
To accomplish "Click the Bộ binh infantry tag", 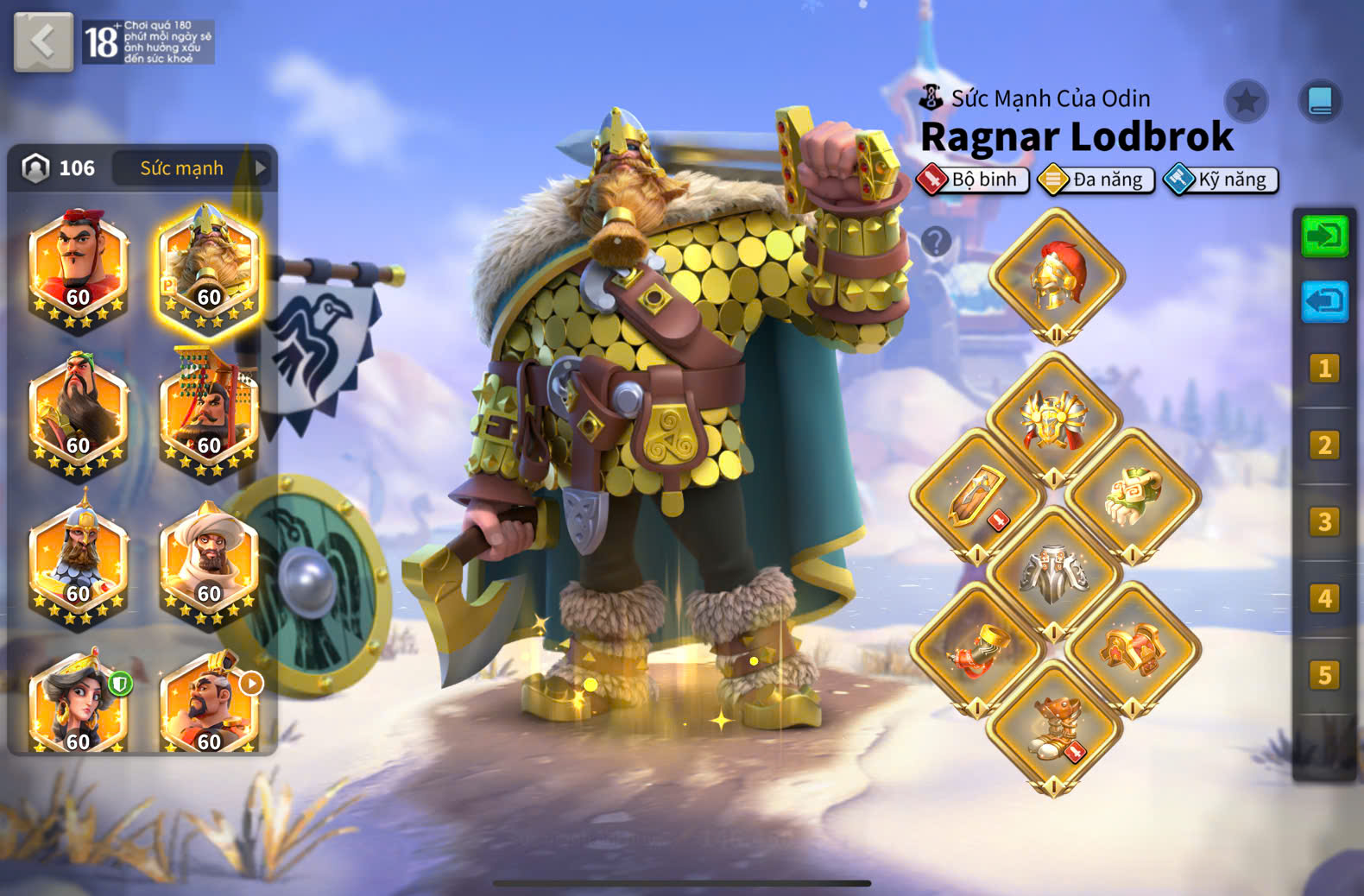I will (974, 180).
